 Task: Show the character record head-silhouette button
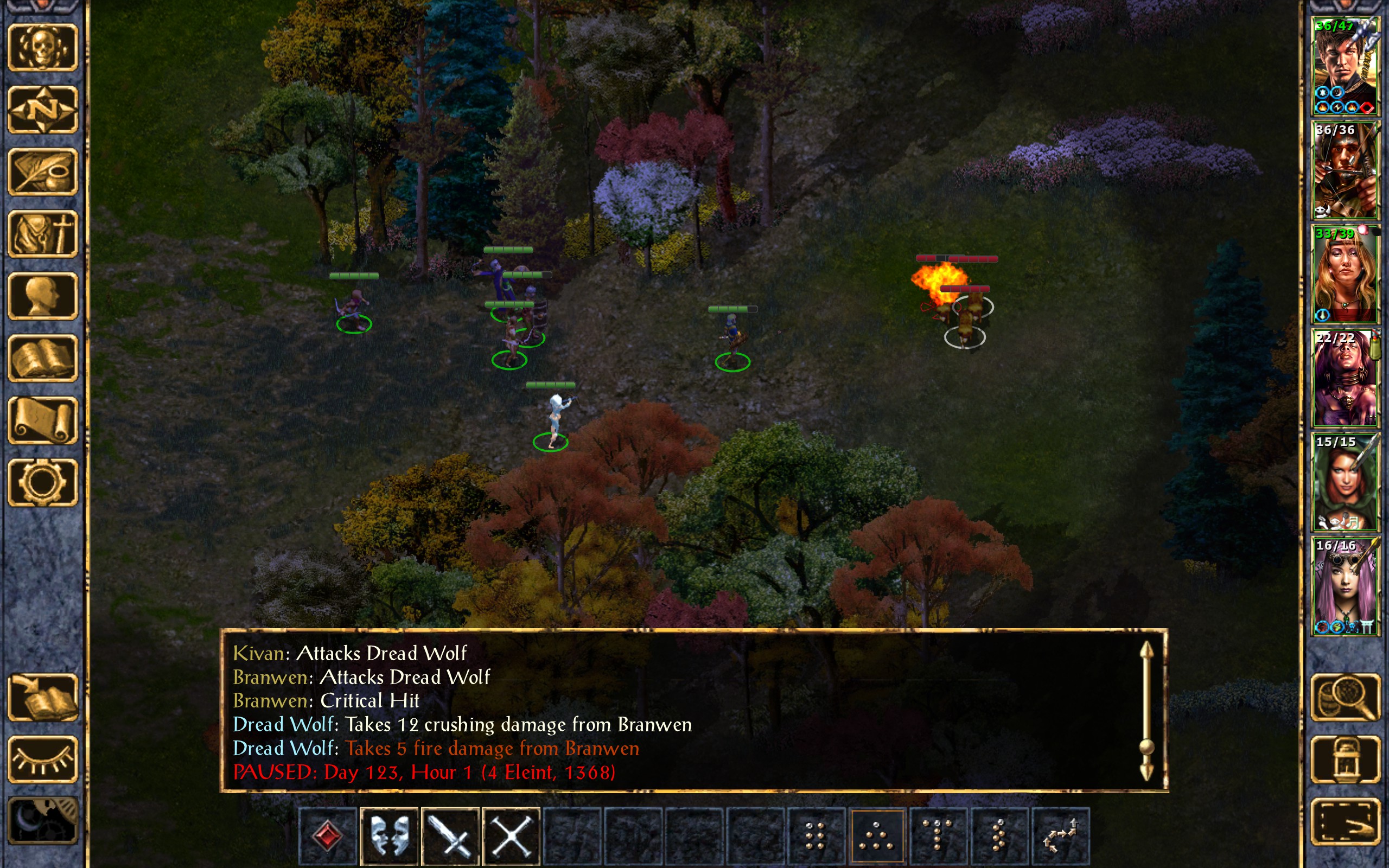coord(42,296)
